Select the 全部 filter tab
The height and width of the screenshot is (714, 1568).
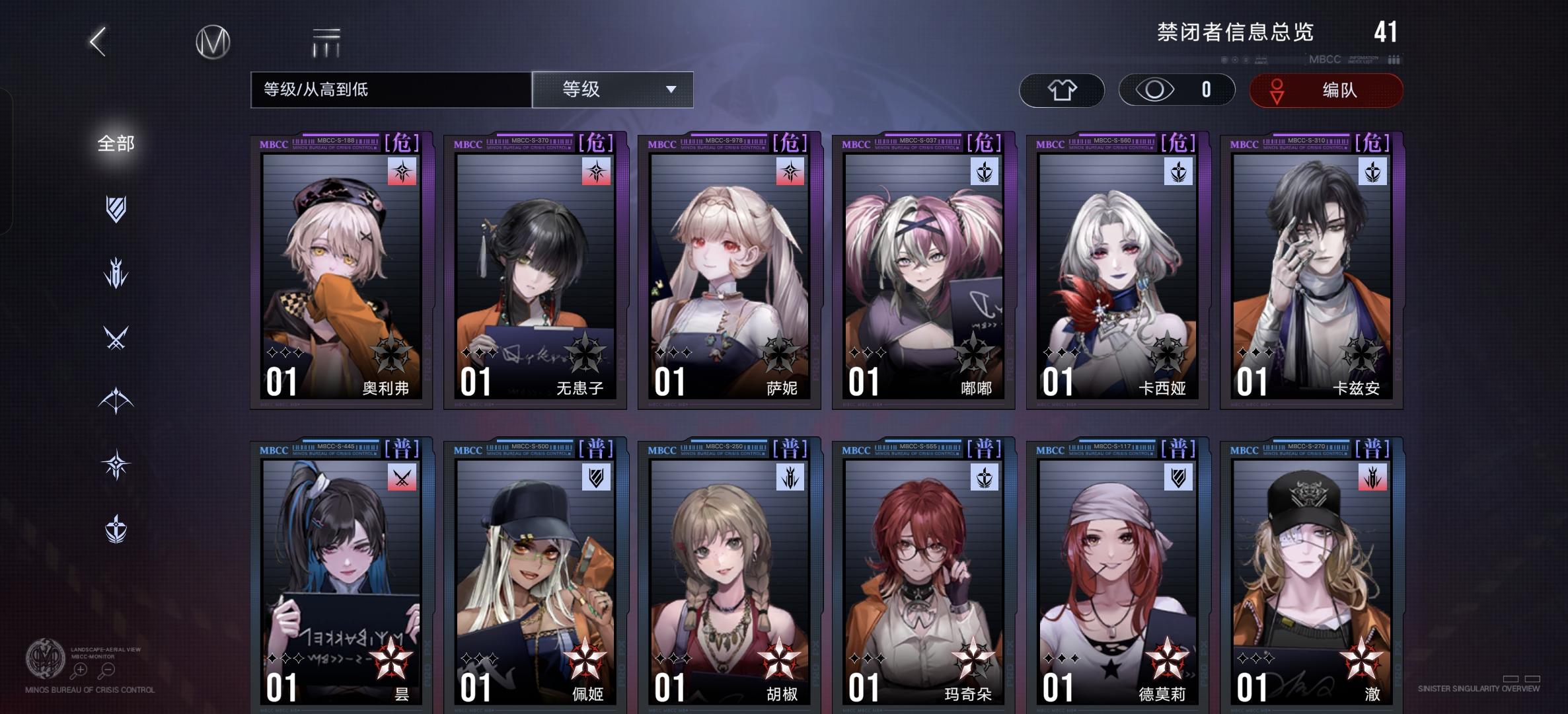116,142
